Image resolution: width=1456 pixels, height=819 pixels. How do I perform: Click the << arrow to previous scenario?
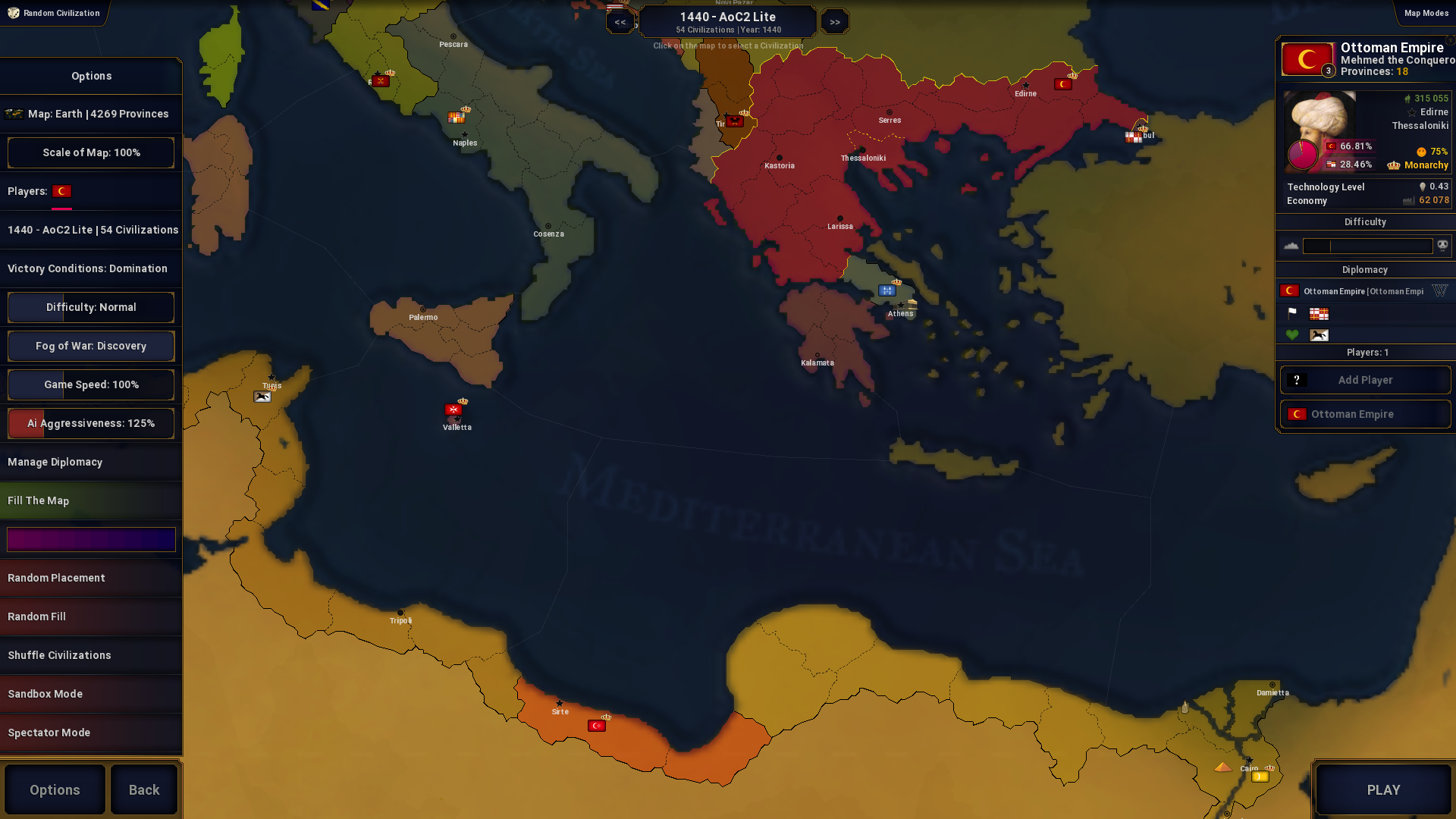(x=620, y=21)
